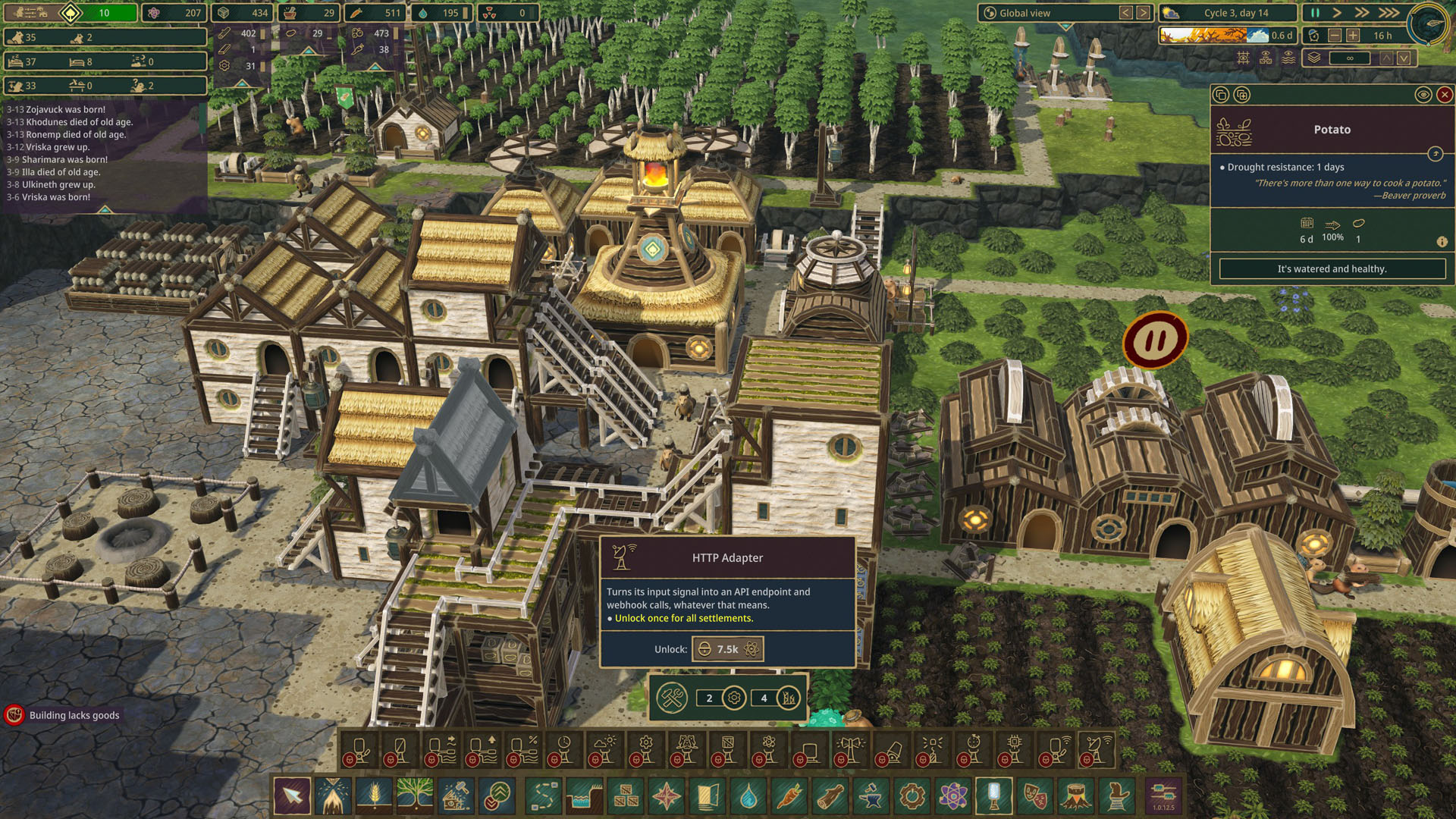1456x819 pixels.
Task: Lower the visible layer with down arrow
Action: point(1404,58)
